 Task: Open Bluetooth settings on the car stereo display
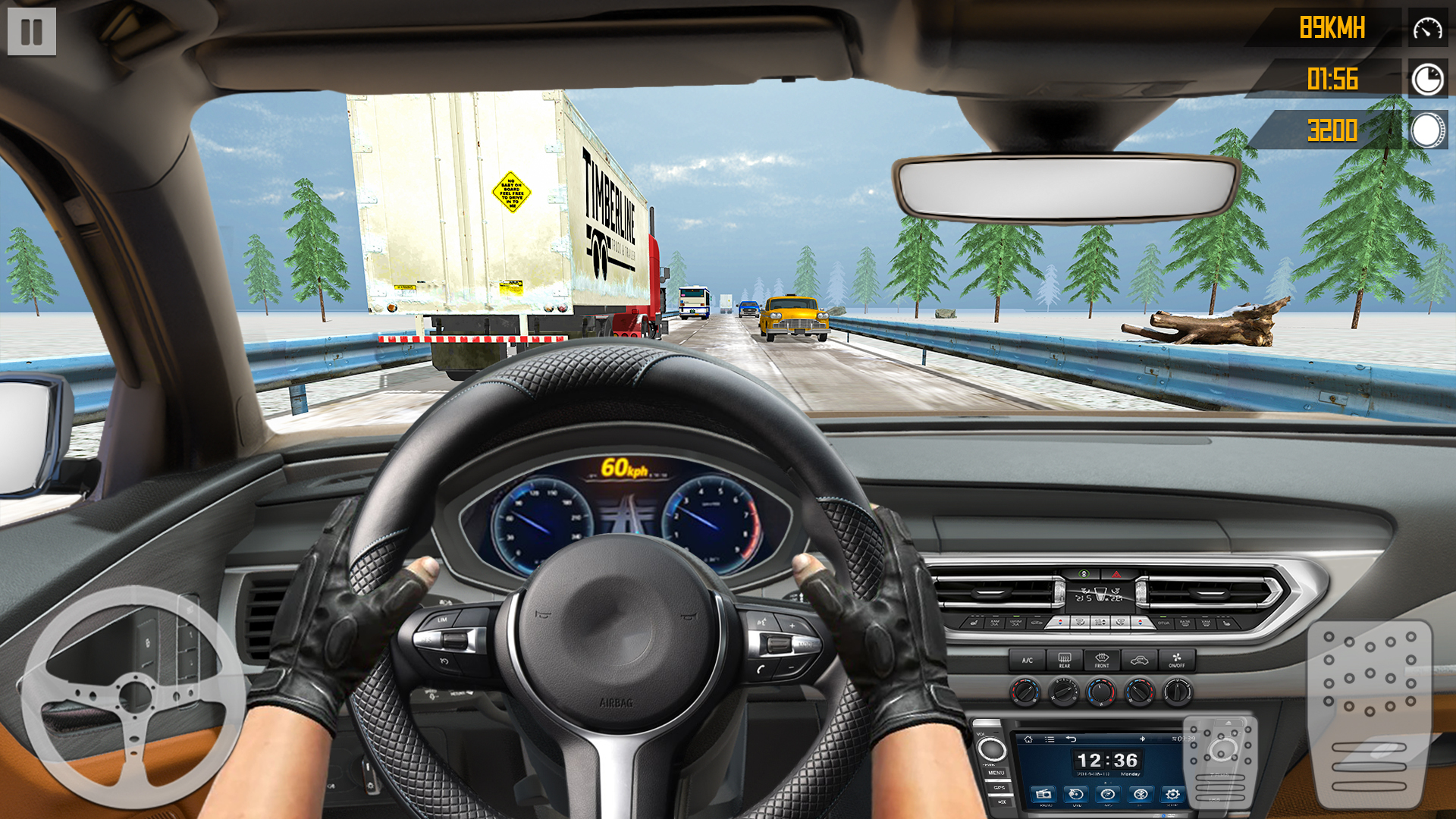pos(1140,794)
